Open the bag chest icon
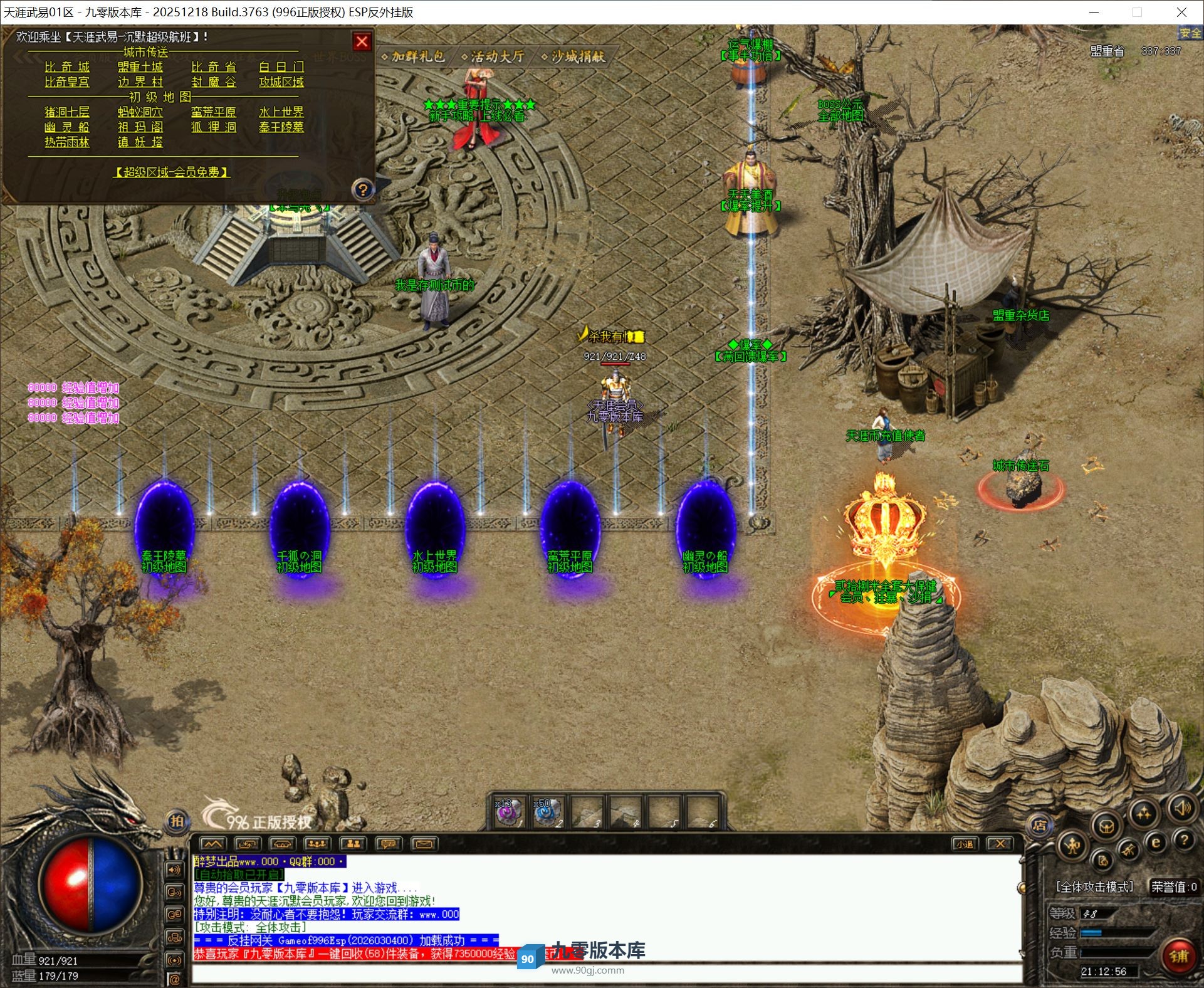Image resolution: width=1204 pixels, height=988 pixels. click(x=1106, y=826)
